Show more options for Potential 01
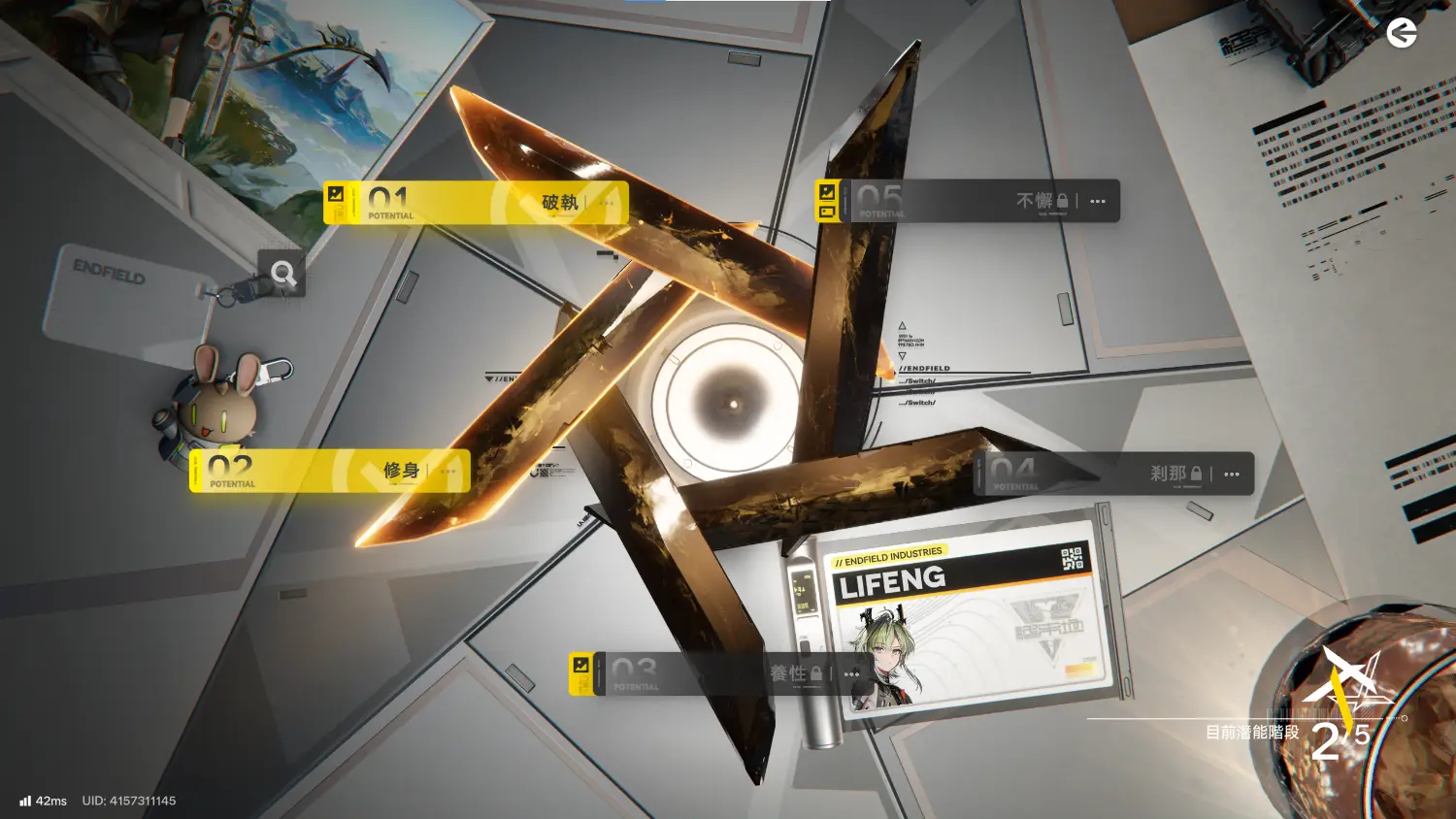 [x=607, y=204]
